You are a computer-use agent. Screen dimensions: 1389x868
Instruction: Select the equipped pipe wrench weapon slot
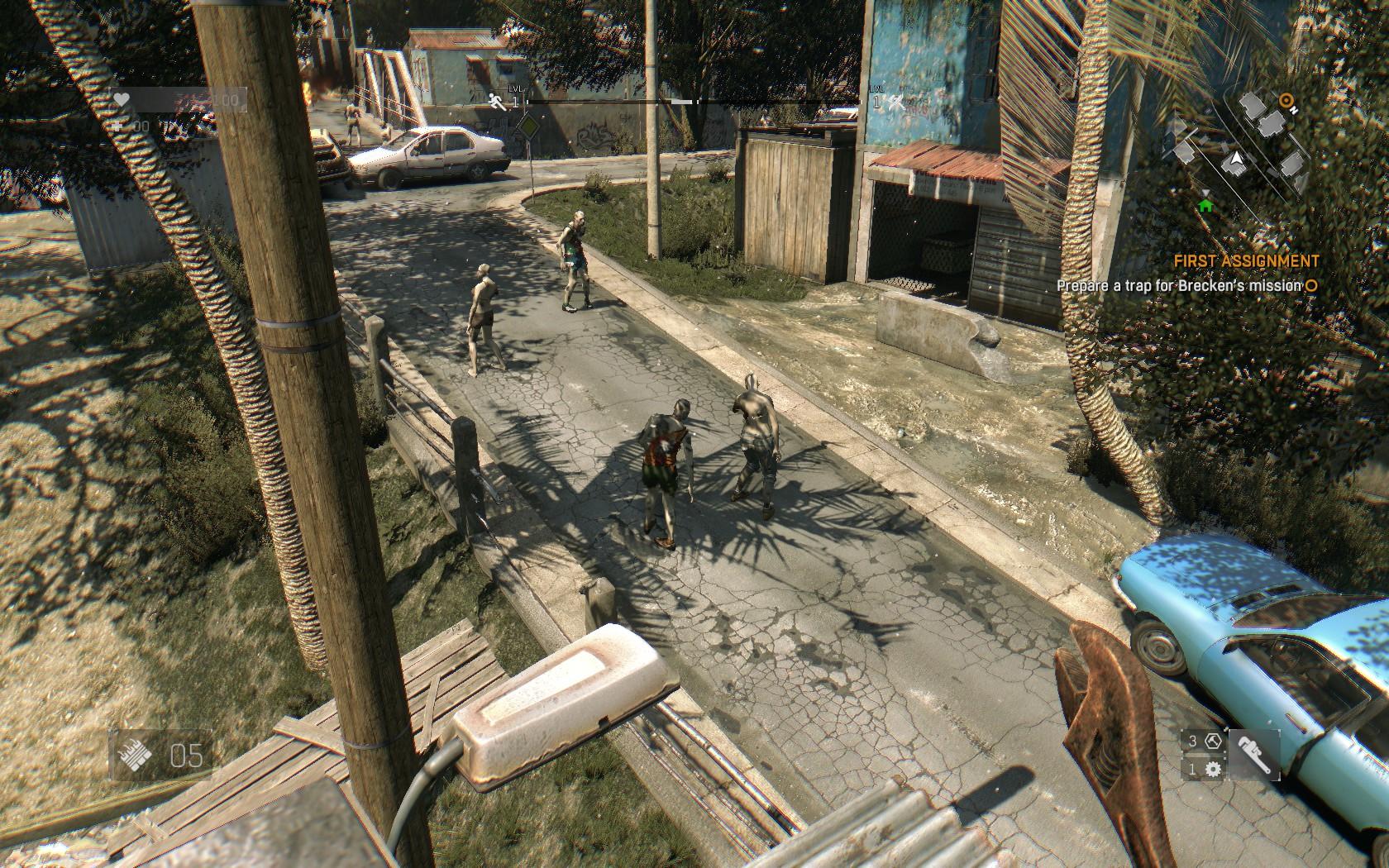1253,755
